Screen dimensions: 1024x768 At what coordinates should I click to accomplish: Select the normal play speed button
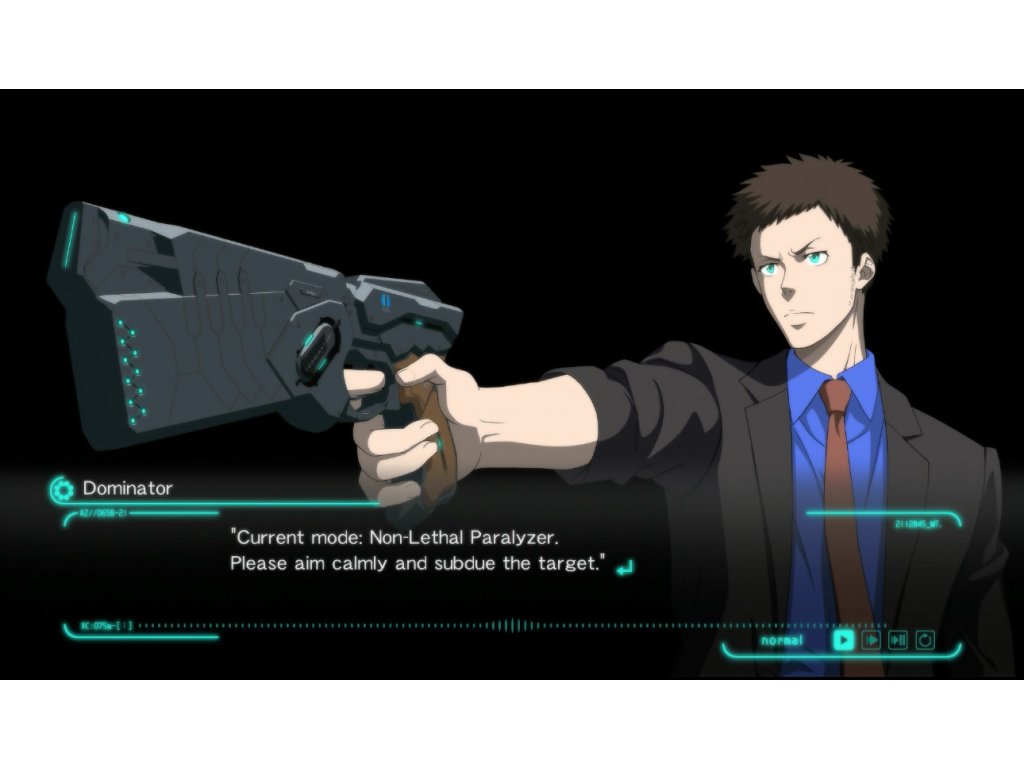844,640
